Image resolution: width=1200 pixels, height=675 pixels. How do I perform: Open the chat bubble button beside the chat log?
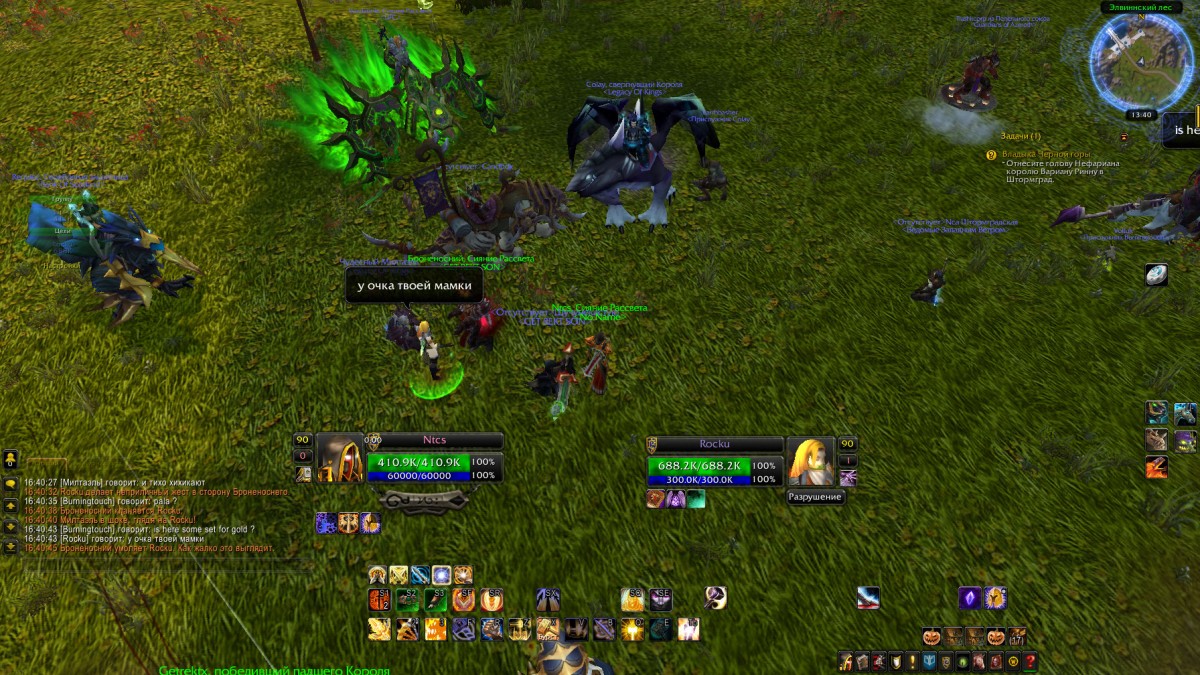point(10,484)
